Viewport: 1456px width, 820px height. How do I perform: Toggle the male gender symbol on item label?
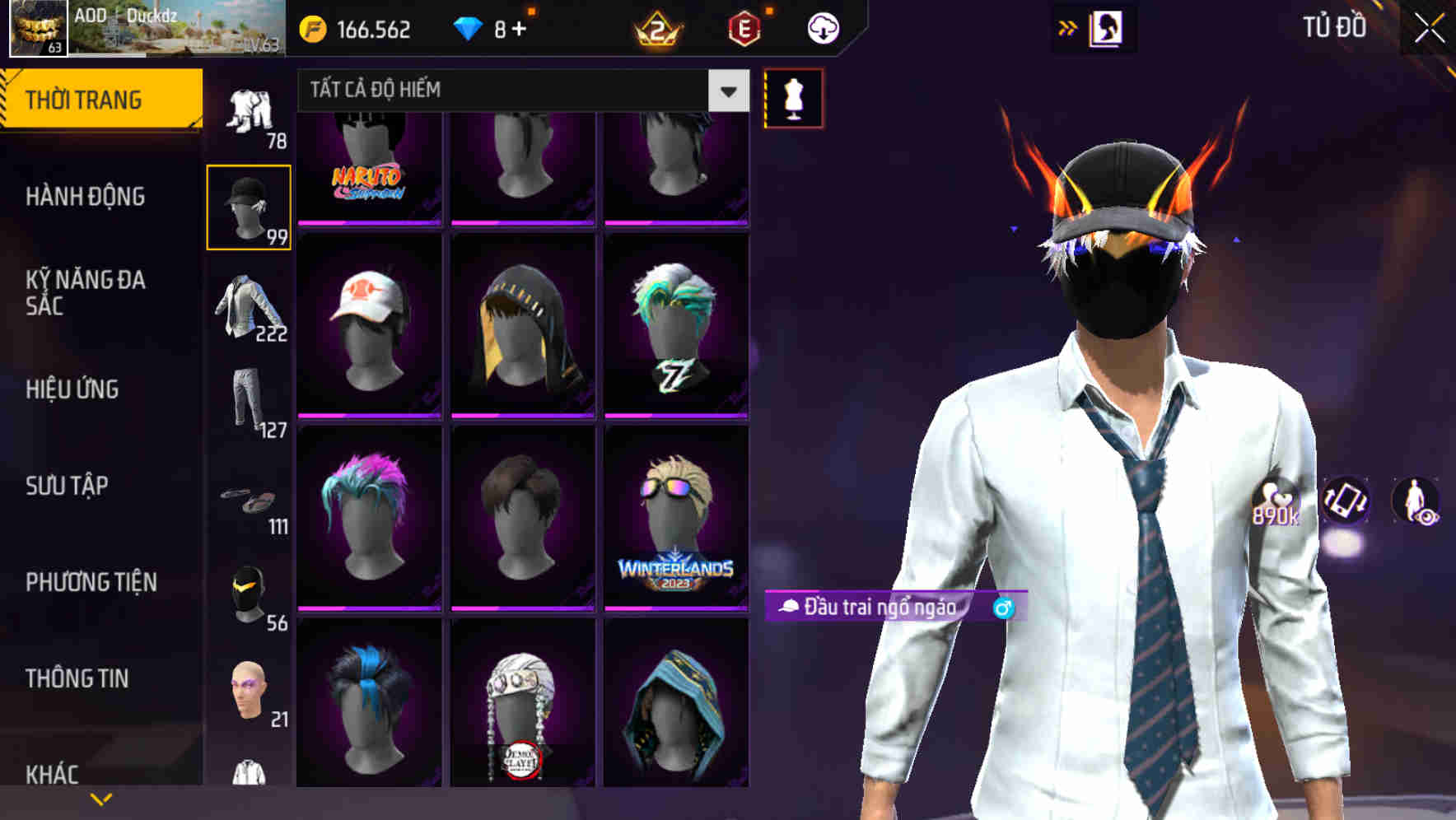(x=1001, y=606)
